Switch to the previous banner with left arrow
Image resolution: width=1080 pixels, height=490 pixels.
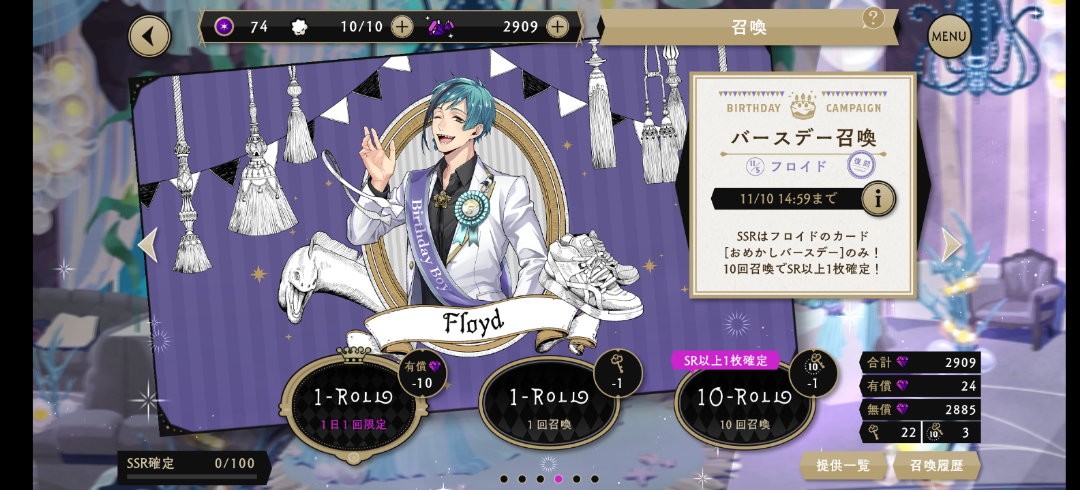[x=148, y=245]
